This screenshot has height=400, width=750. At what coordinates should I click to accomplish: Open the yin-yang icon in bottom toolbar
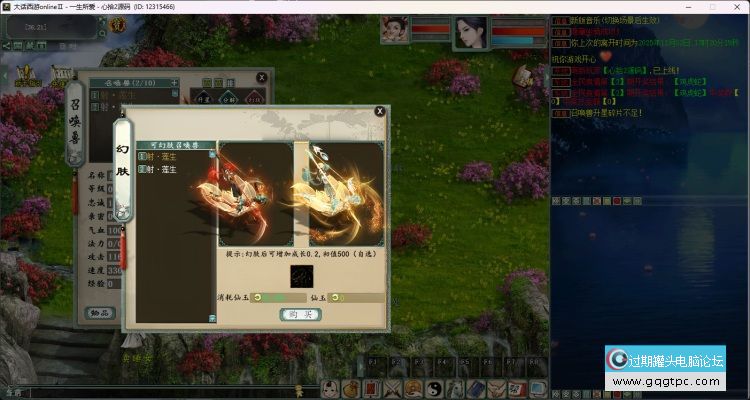point(437,389)
